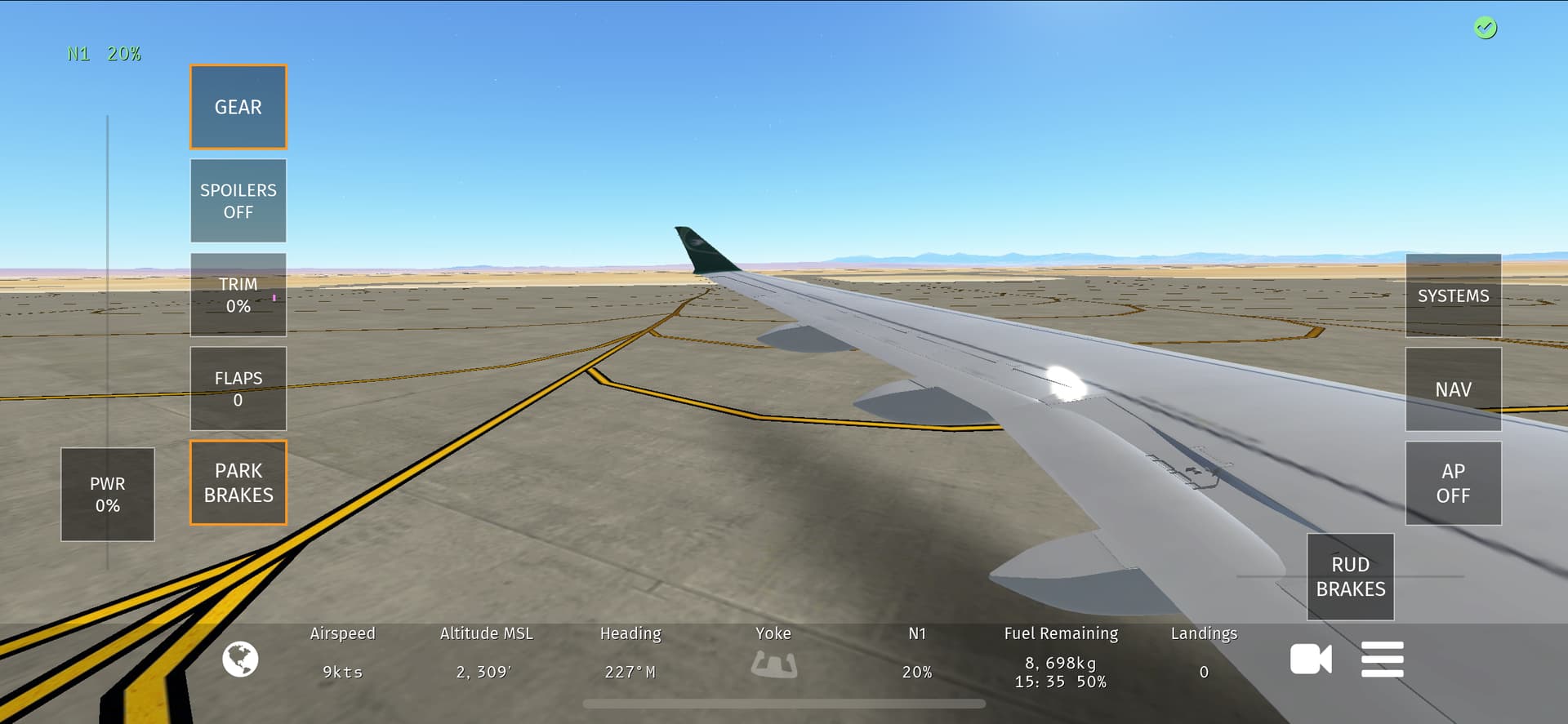Open the NAV panel
The image size is (1568, 724).
coord(1453,389)
